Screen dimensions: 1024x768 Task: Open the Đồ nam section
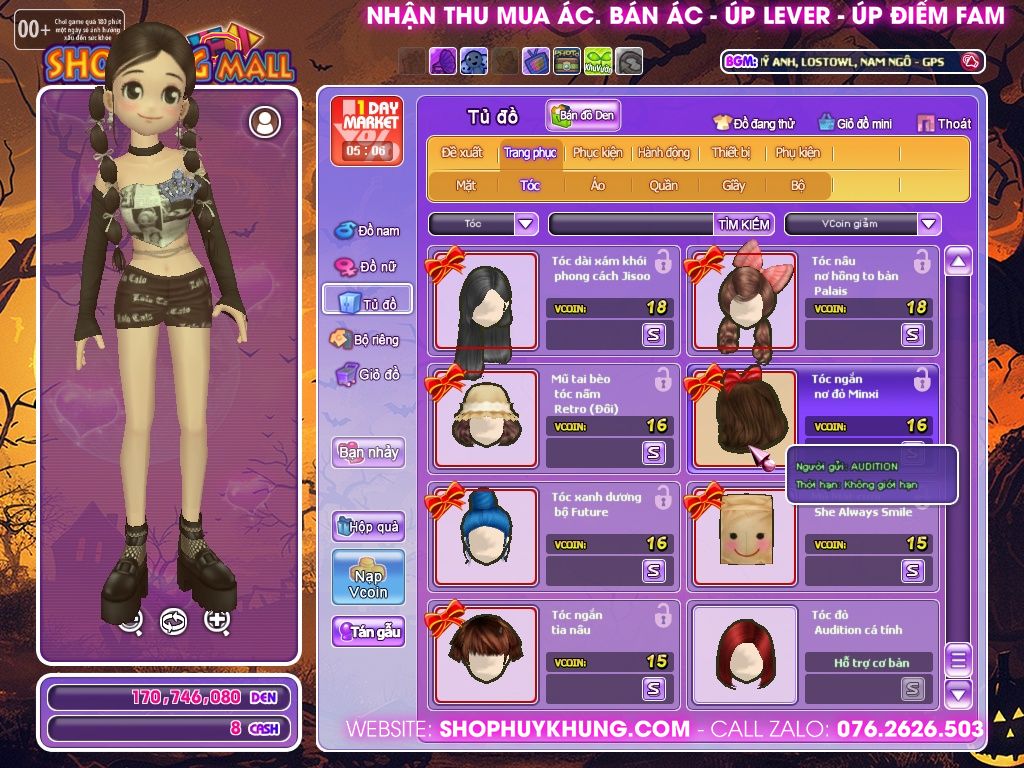[367, 231]
